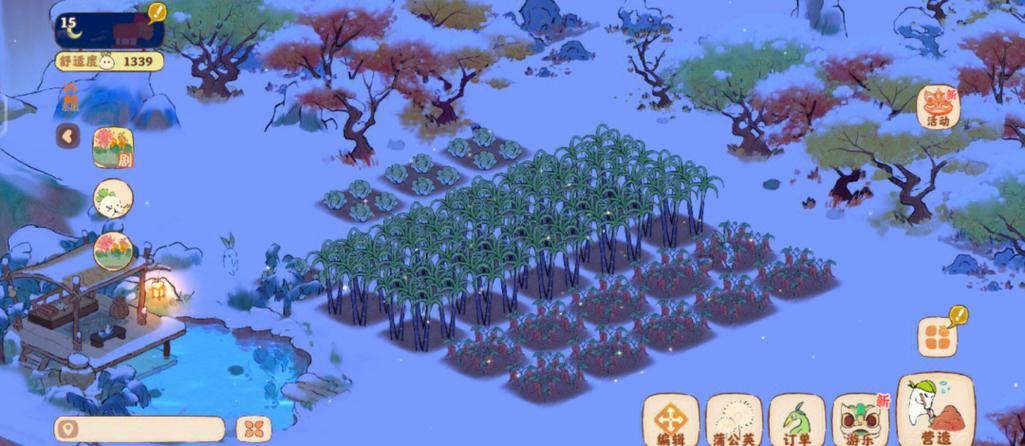Open the orange four-petal flower button

tap(254, 429)
